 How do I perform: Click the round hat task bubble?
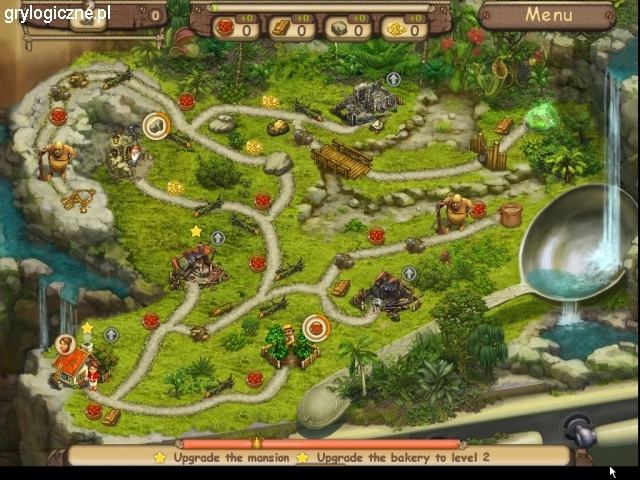(x=156, y=126)
